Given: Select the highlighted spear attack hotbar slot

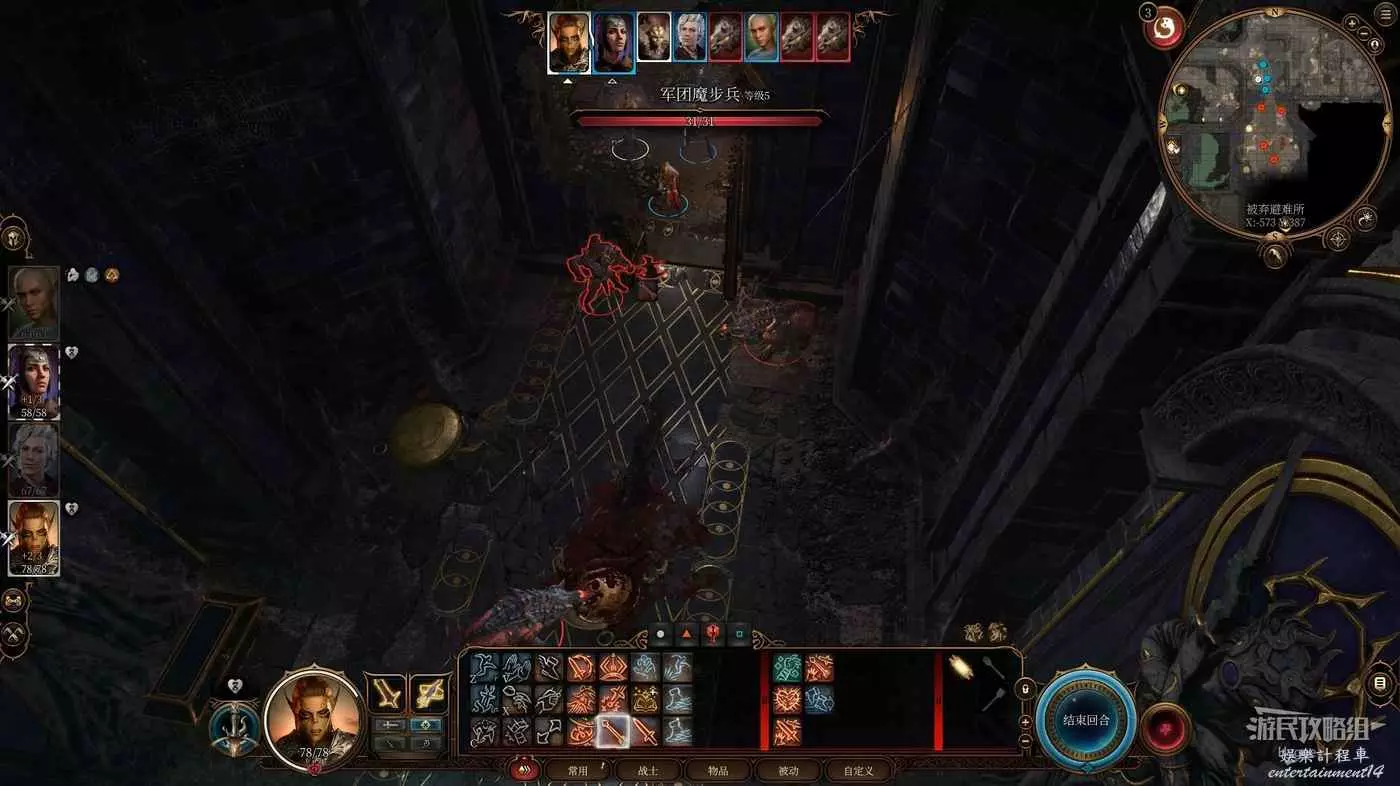Looking at the screenshot, I should [613, 732].
